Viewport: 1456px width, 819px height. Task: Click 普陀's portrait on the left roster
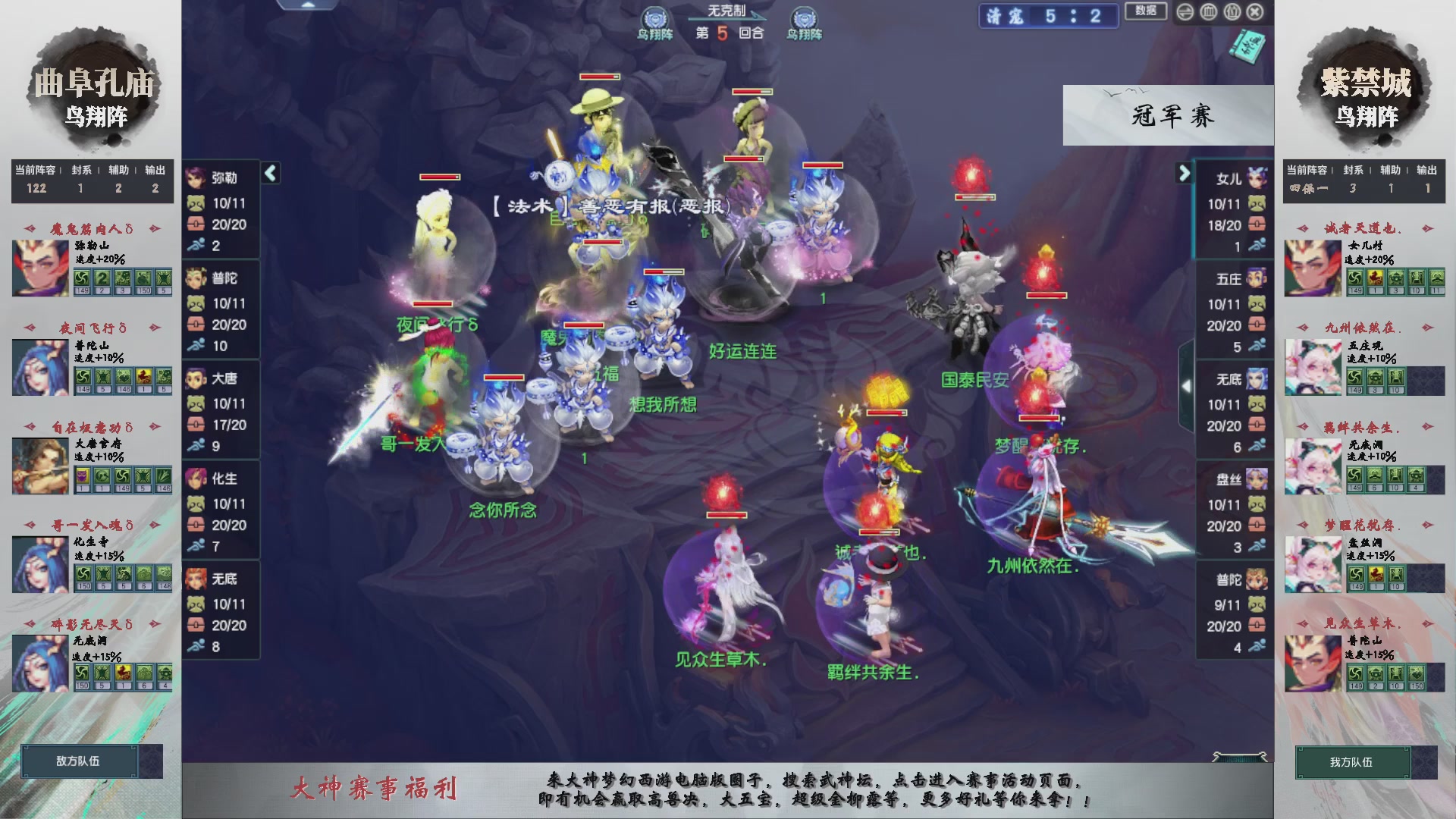[197, 279]
